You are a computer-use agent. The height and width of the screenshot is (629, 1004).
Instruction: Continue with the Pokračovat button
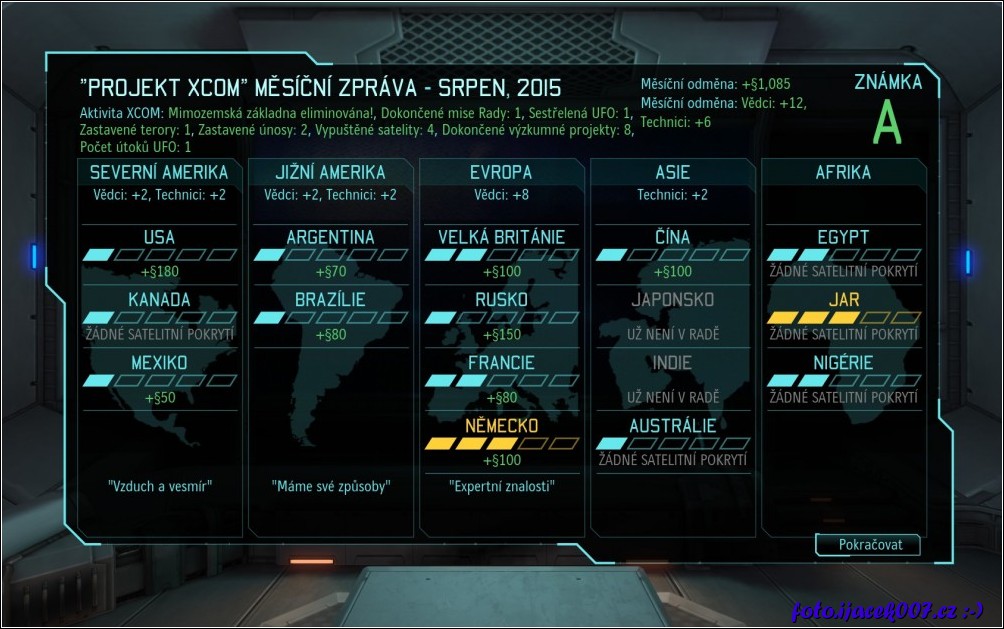866,545
